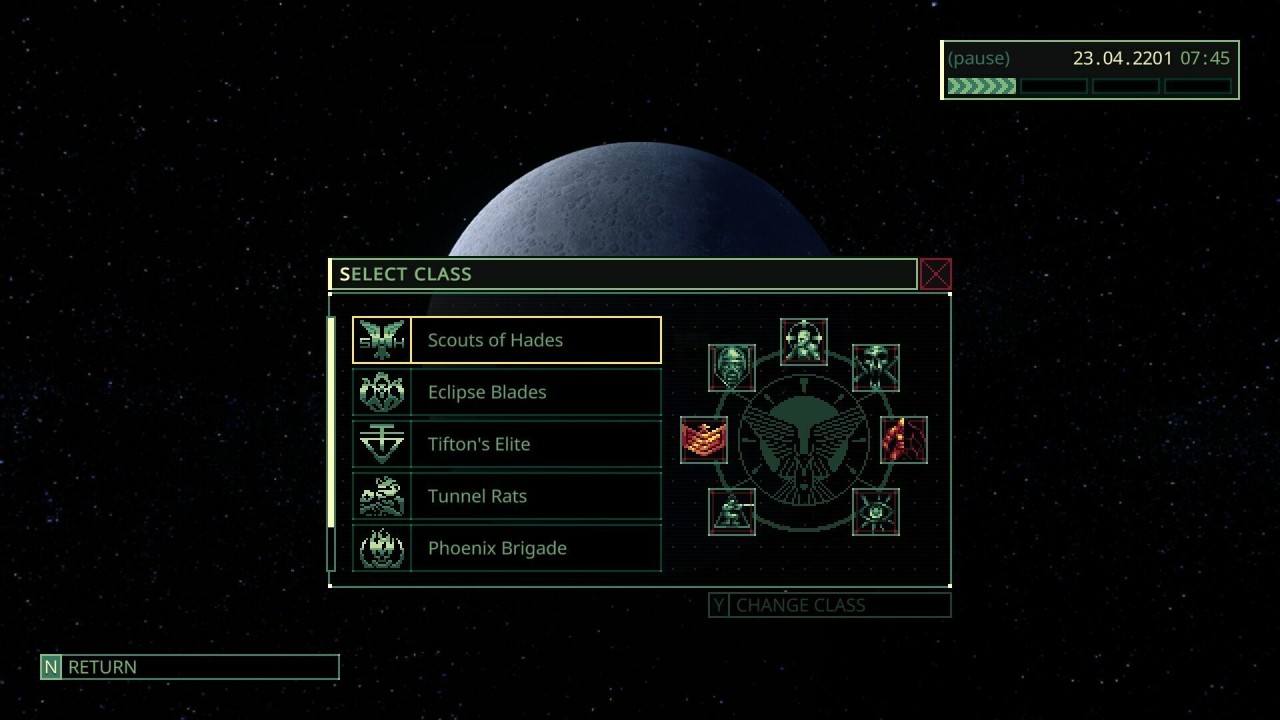Click the Change Class button
The image size is (1280, 720).
pyautogui.click(x=830, y=605)
